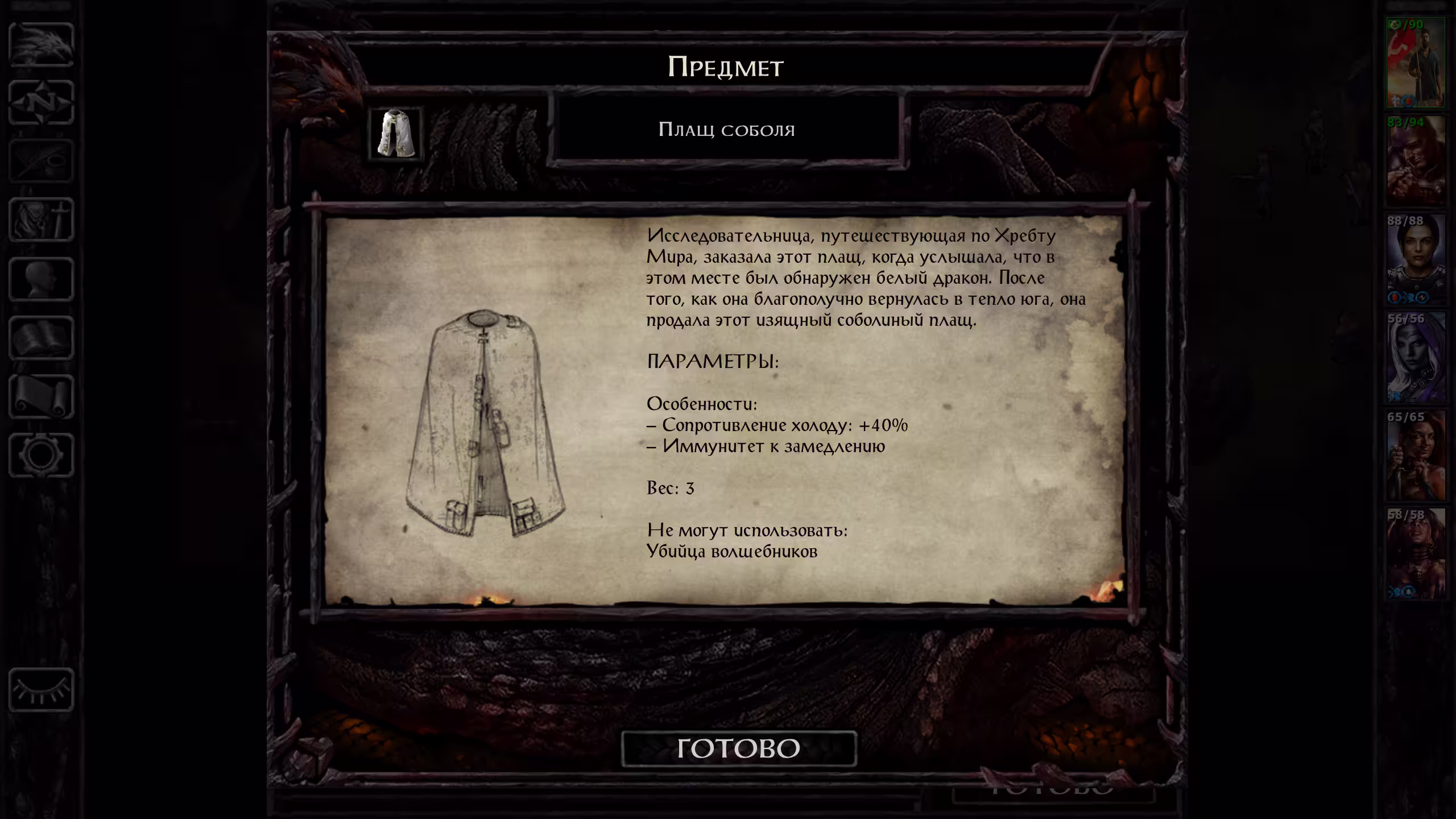The image size is (1456, 819).
Task: Select the party portrait showing 83/94 health
Action: pyautogui.click(x=1416, y=162)
